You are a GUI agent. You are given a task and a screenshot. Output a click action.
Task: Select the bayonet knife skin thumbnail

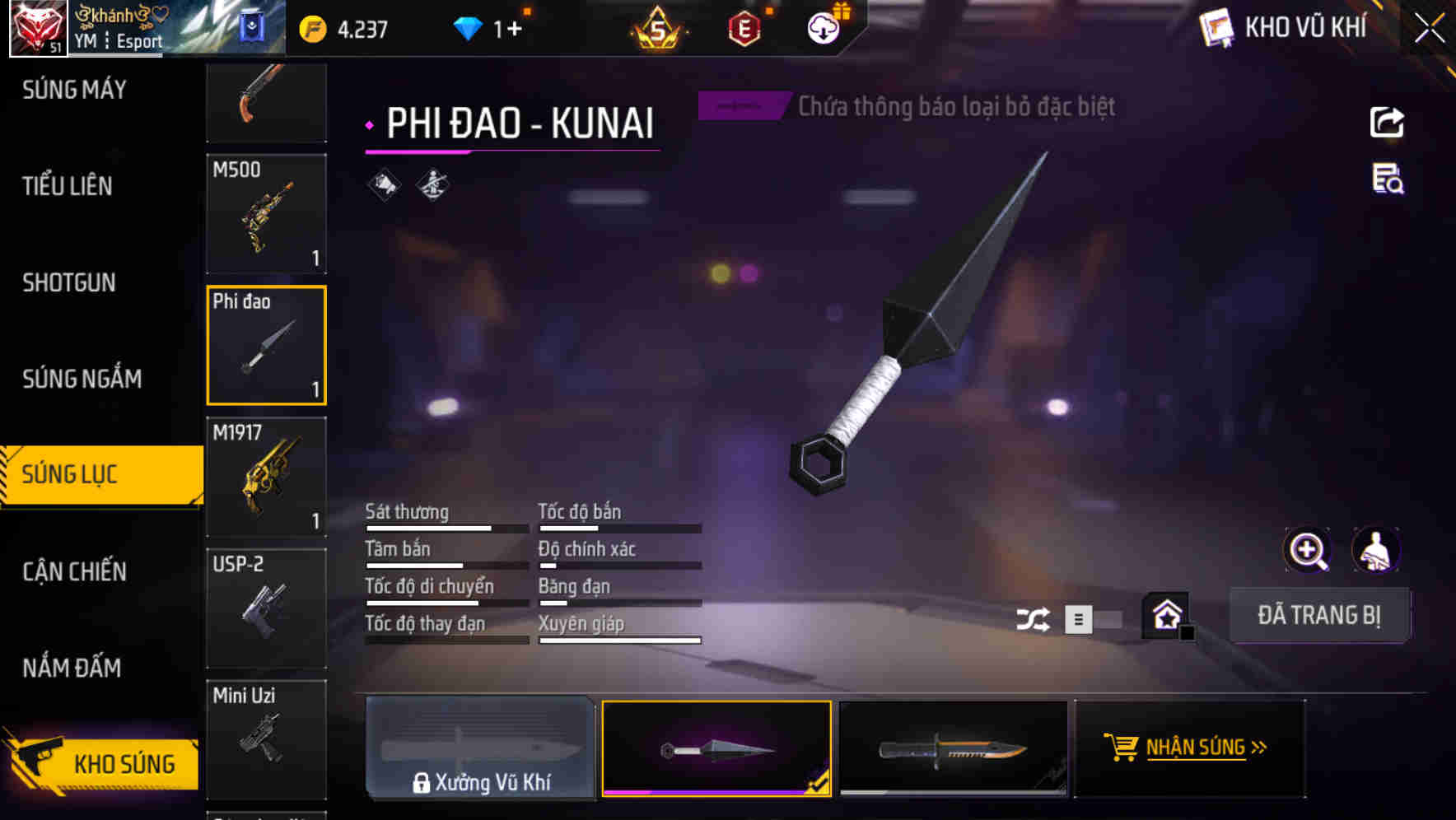coord(954,748)
